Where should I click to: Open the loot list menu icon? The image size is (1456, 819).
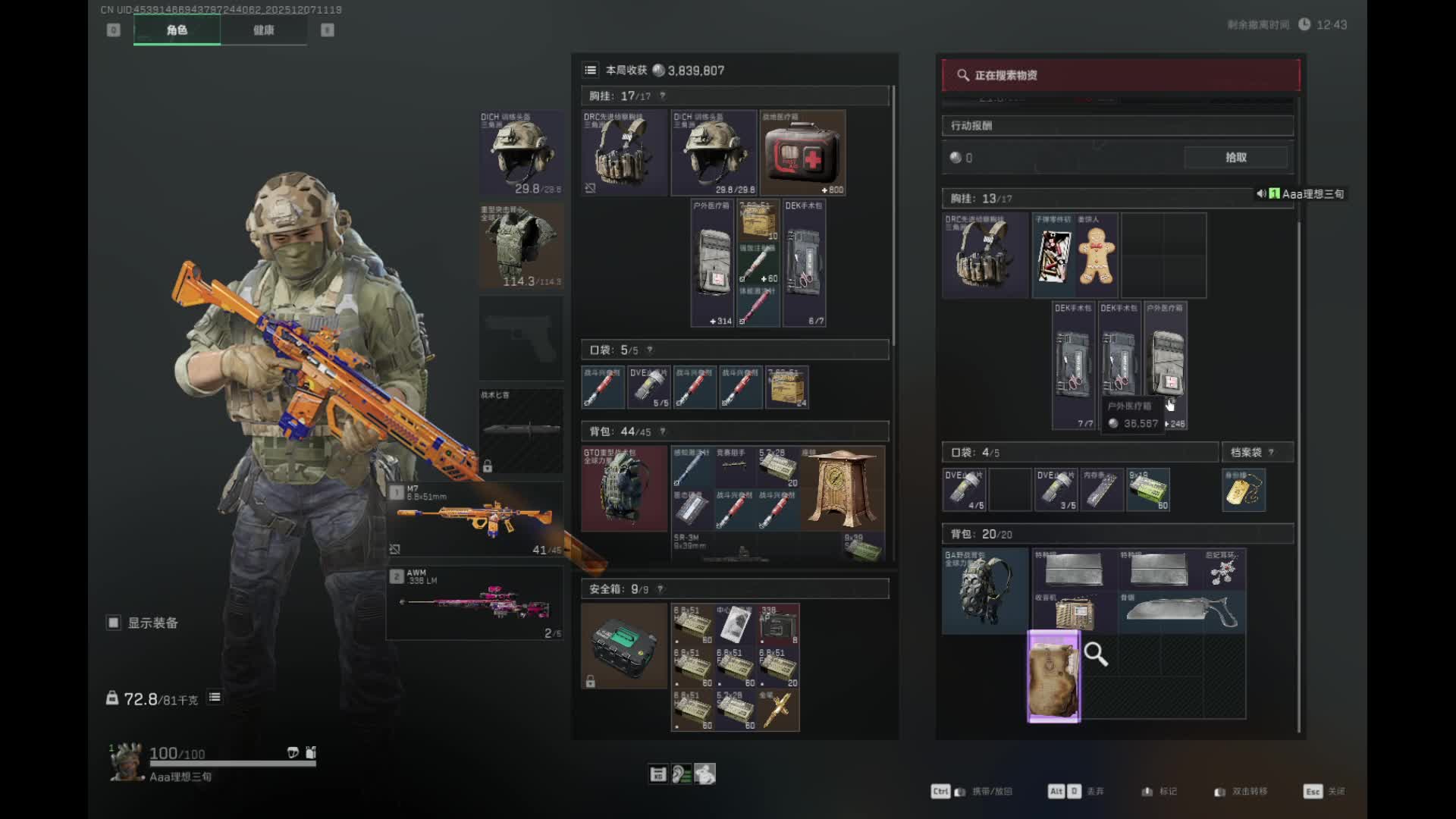(591, 71)
